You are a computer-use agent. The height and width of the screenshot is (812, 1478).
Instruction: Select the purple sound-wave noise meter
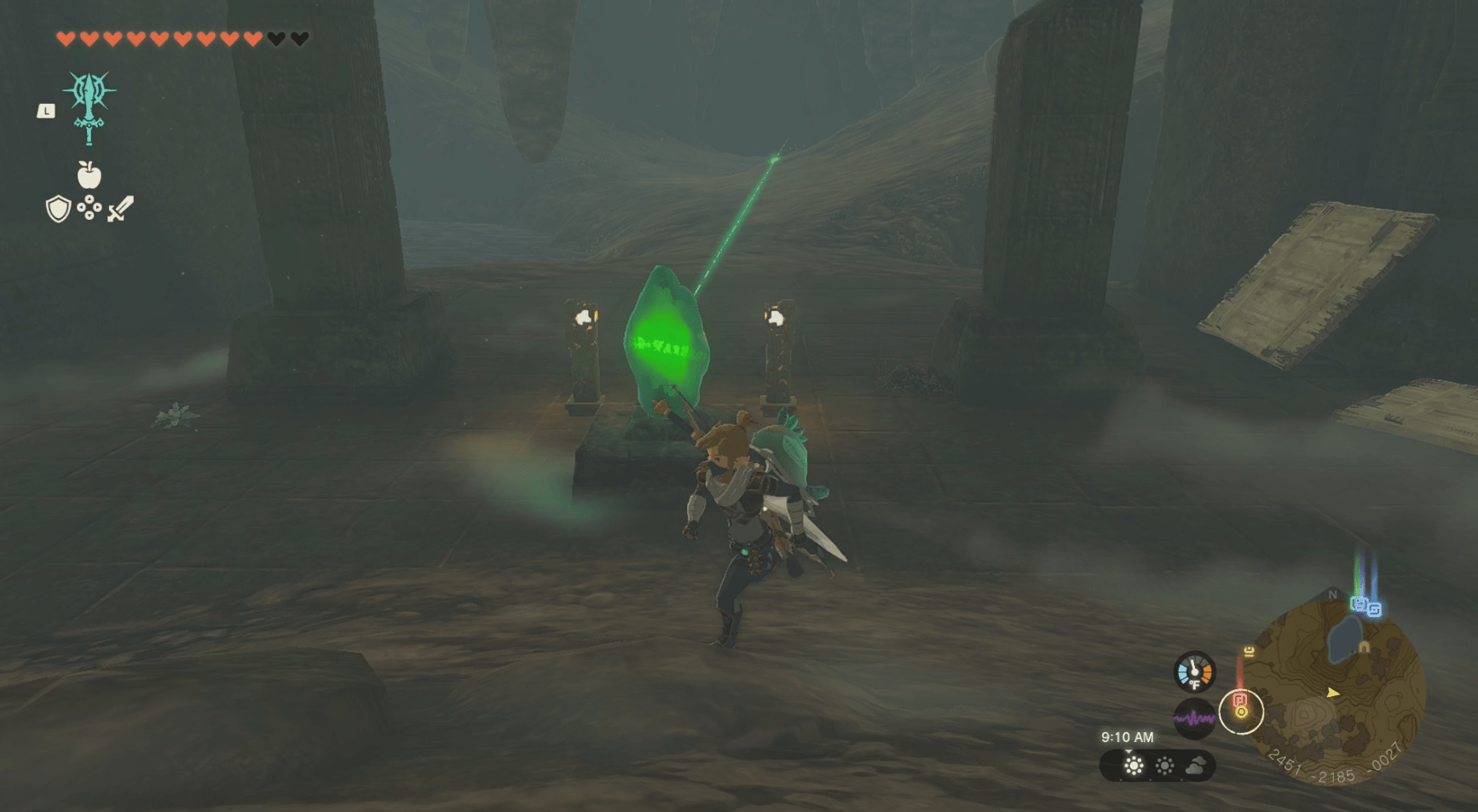point(1194,718)
